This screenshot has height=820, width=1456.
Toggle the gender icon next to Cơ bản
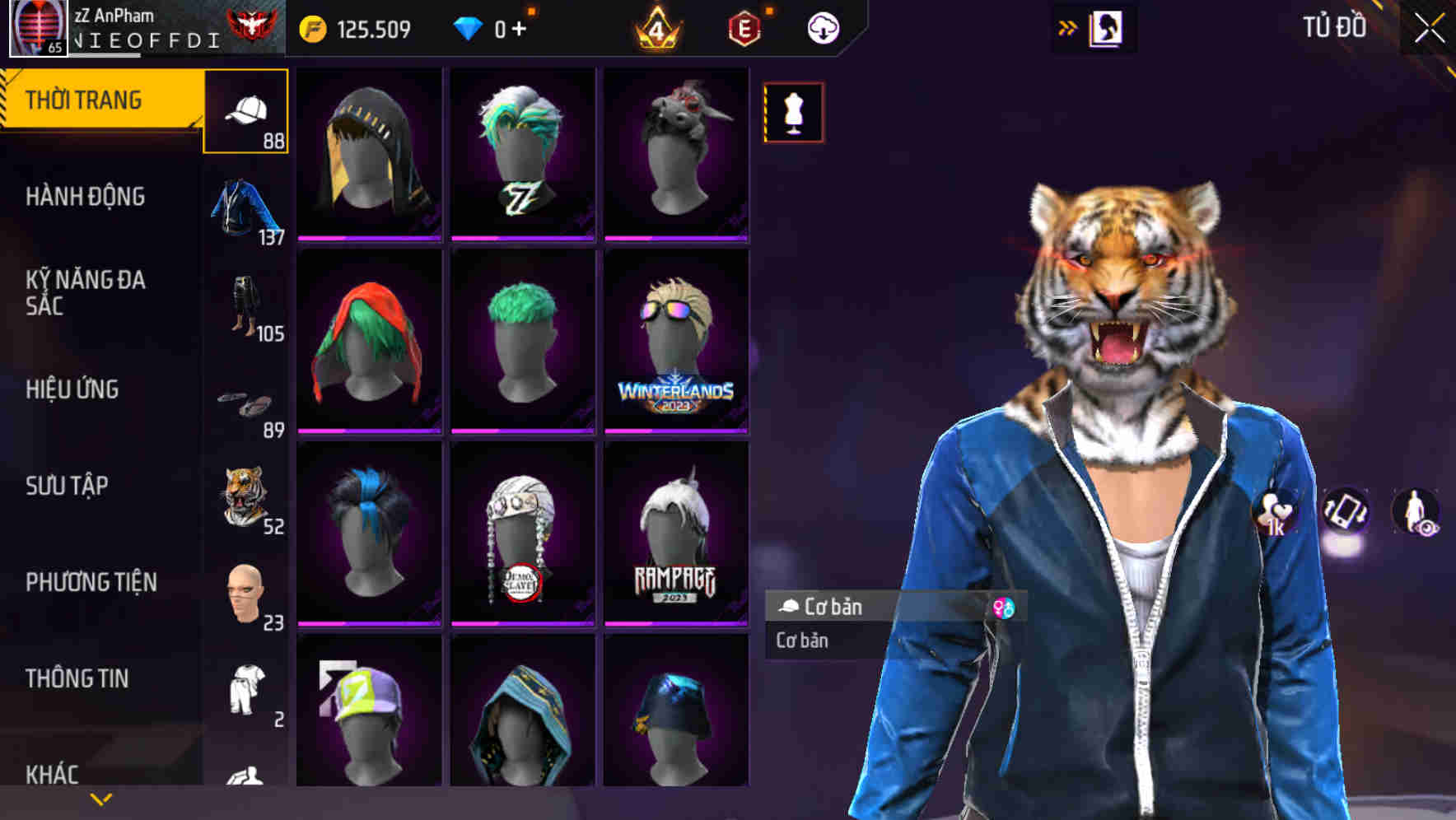click(1005, 608)
